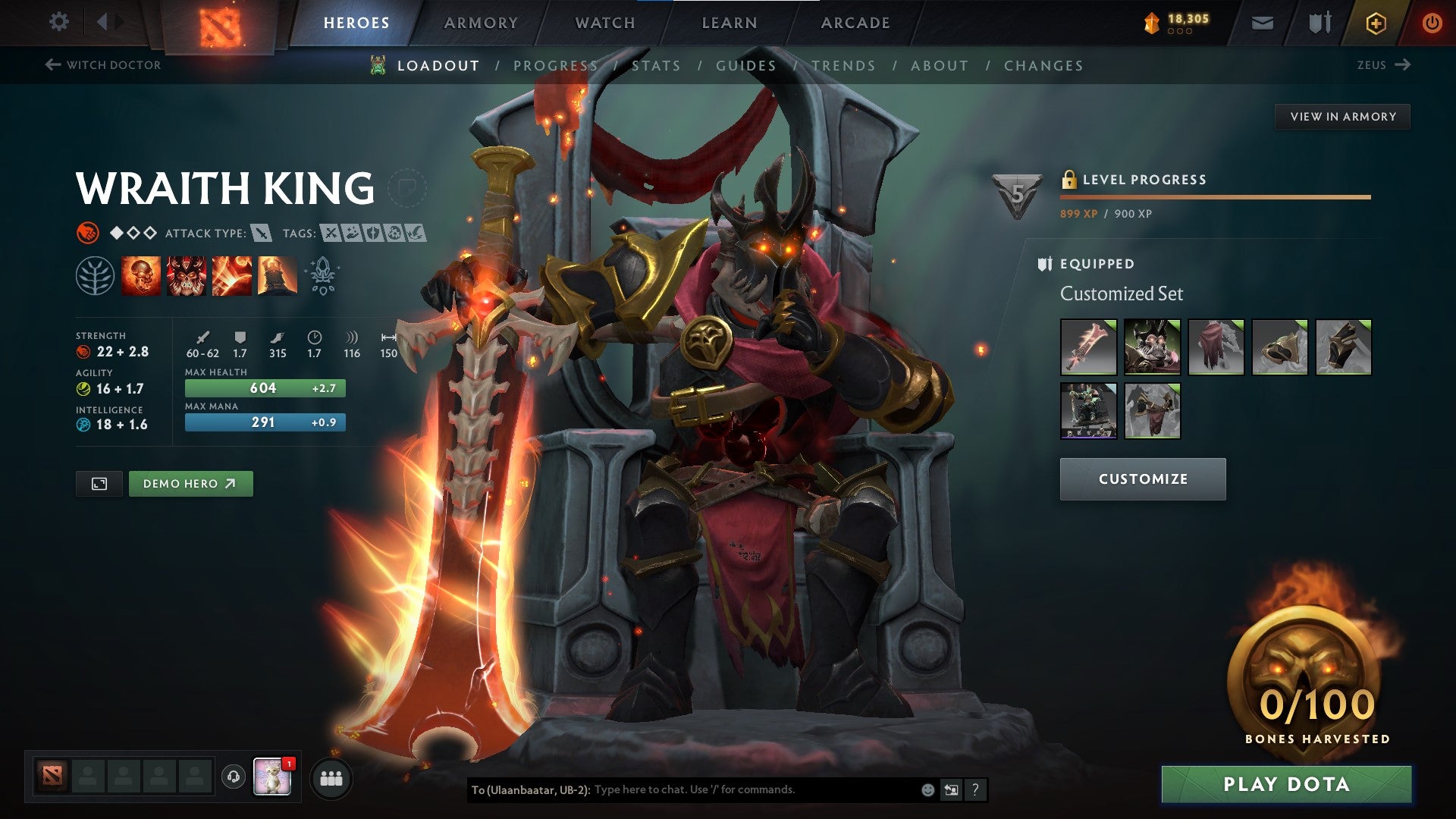Click the Level Progress XP bar
The image size is (1456, 819).
click(1214, 197)
